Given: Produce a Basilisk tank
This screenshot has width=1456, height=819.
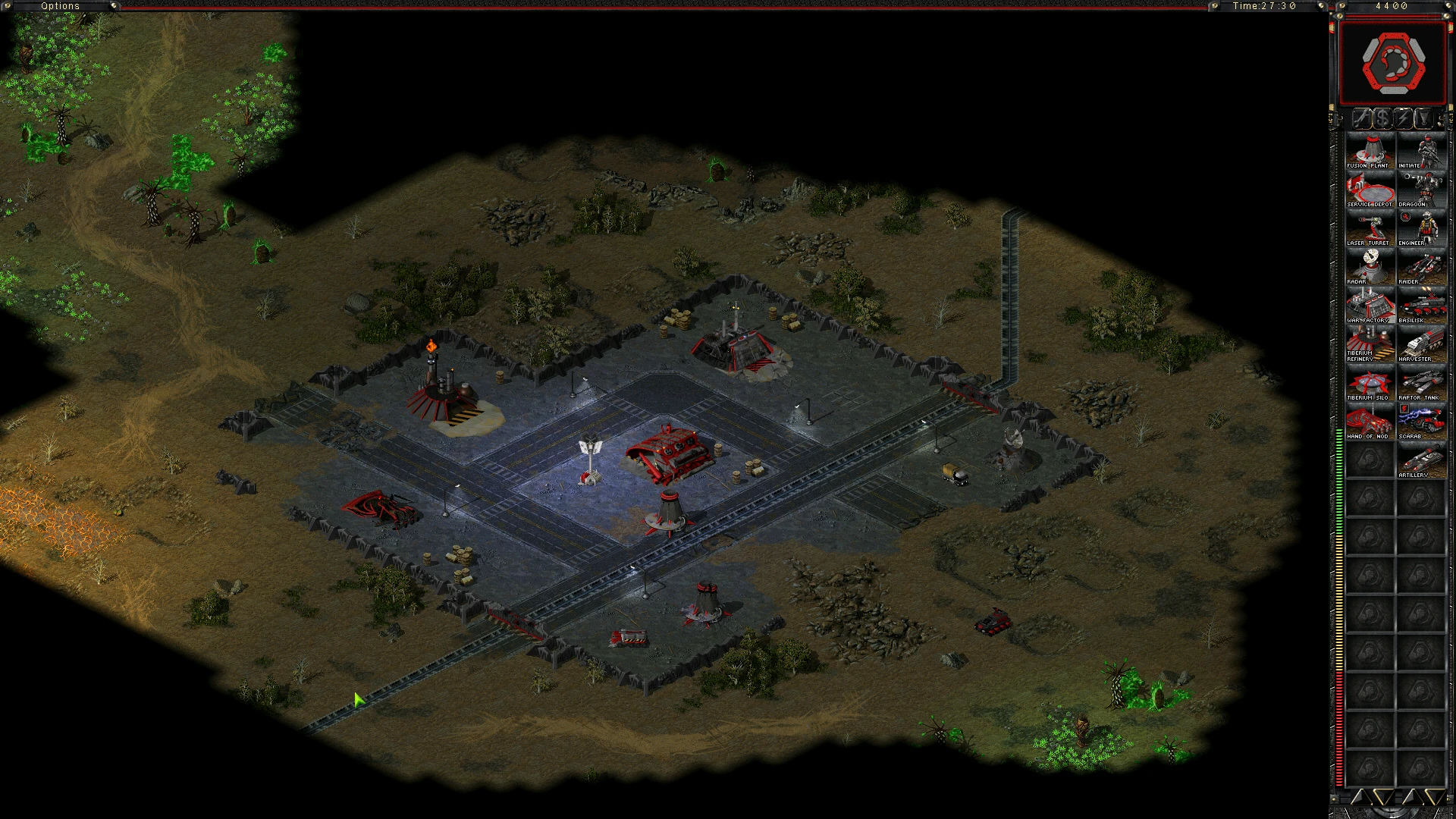Looking at the screenshot, I should point(1421,306).
